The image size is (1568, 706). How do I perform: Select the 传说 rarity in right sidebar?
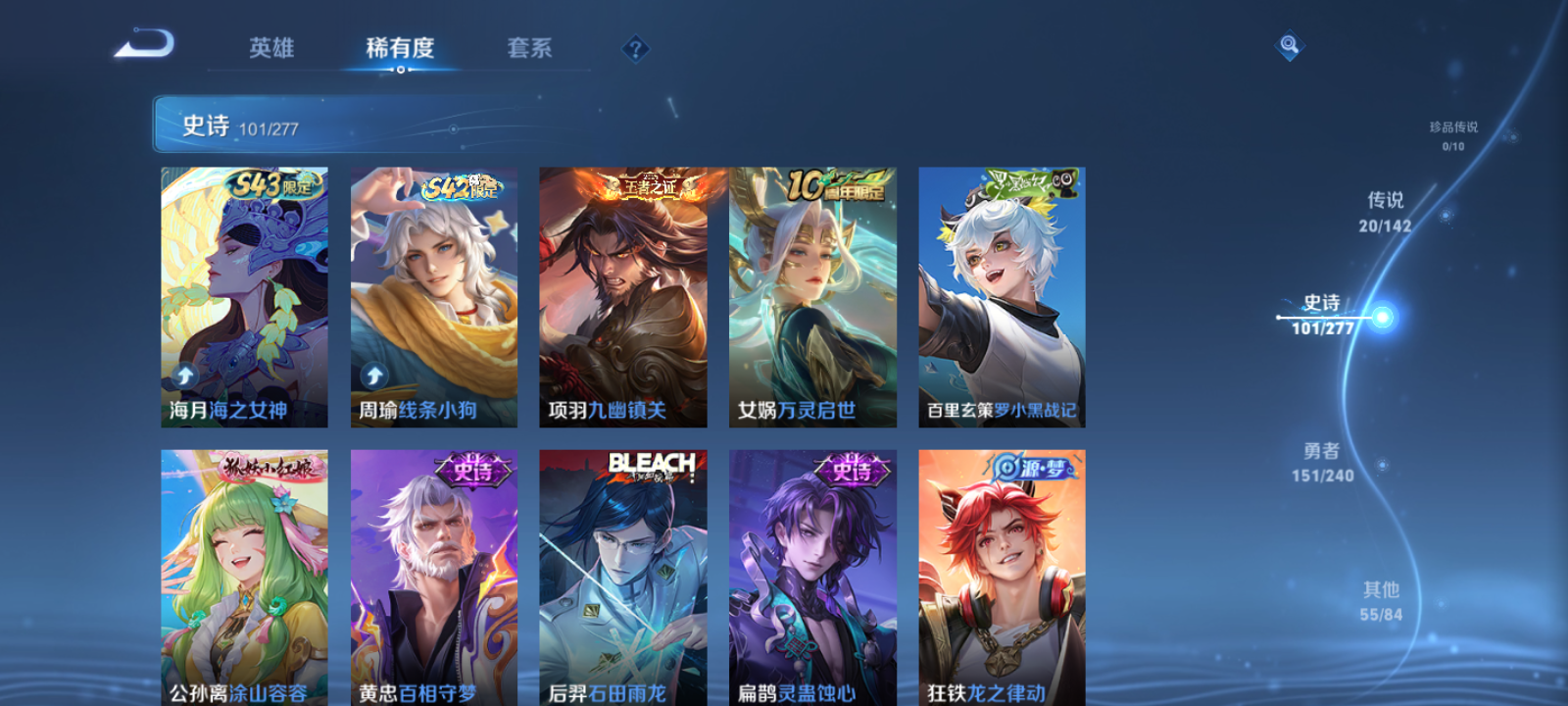1383,211
